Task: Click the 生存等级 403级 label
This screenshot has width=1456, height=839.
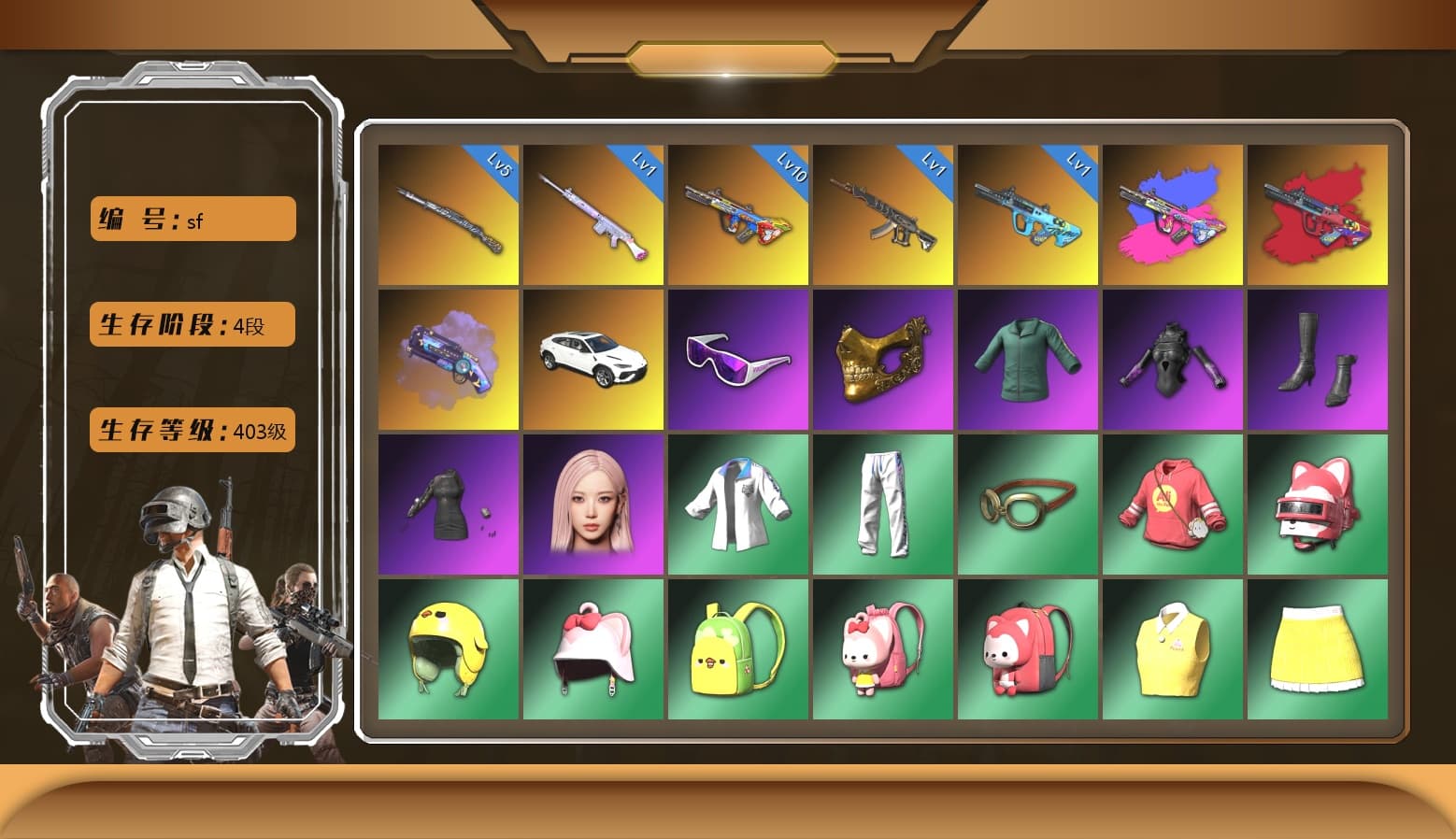Action: (192, 431)
